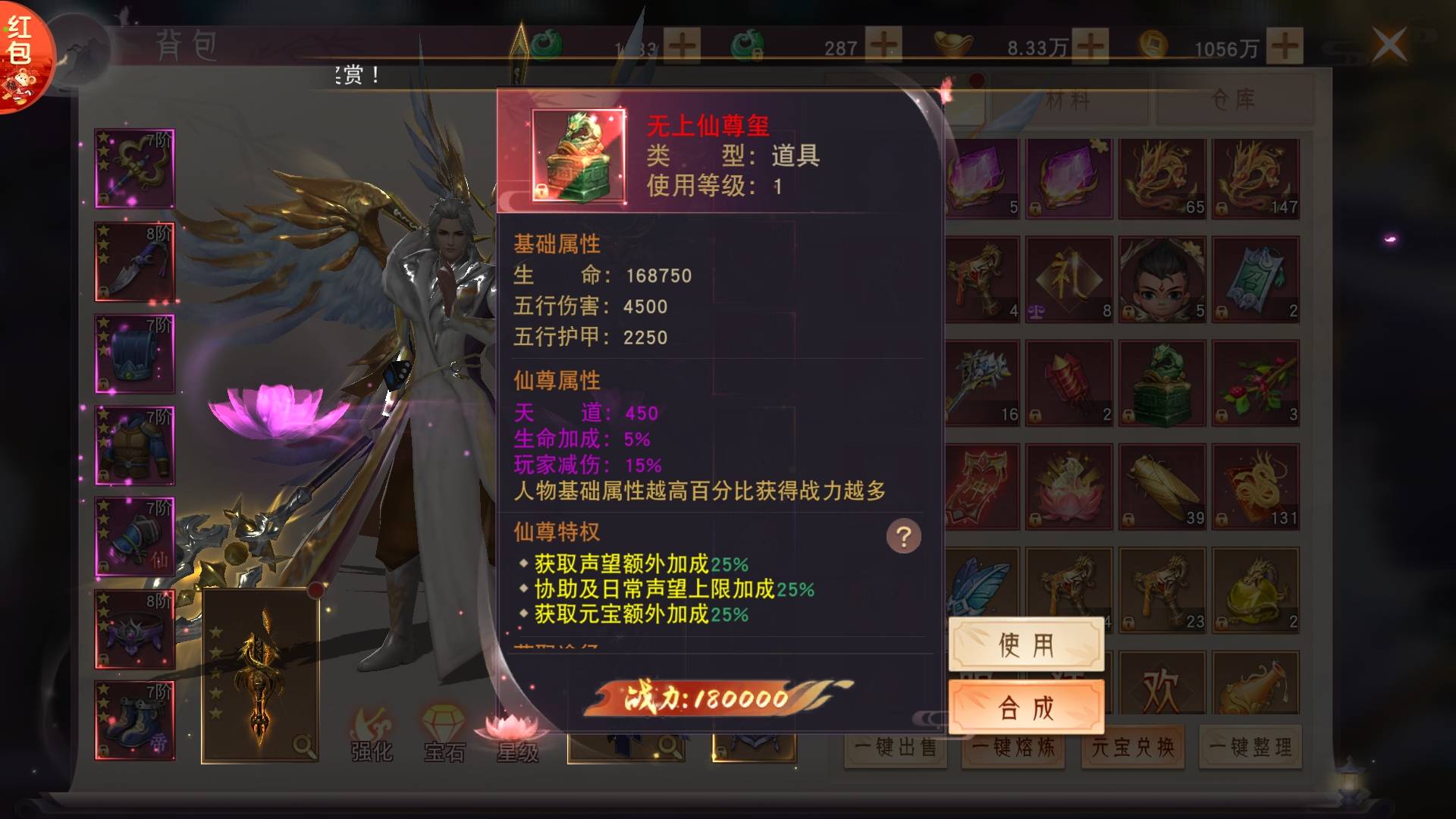This screenshot has width=1456, height=819.
Task: Click 一键整理 to sort the bag
Action: tap(1250, 748)
